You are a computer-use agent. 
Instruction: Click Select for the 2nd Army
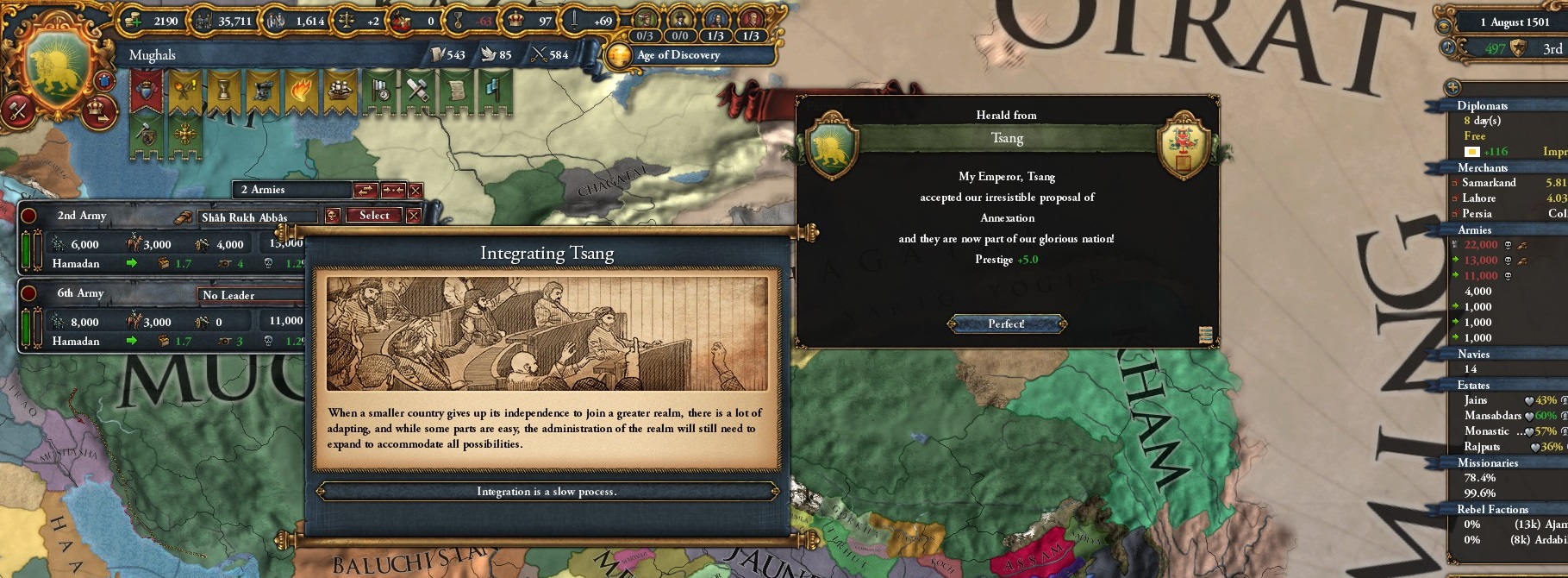pyautogui.click(x=374, y=216)
